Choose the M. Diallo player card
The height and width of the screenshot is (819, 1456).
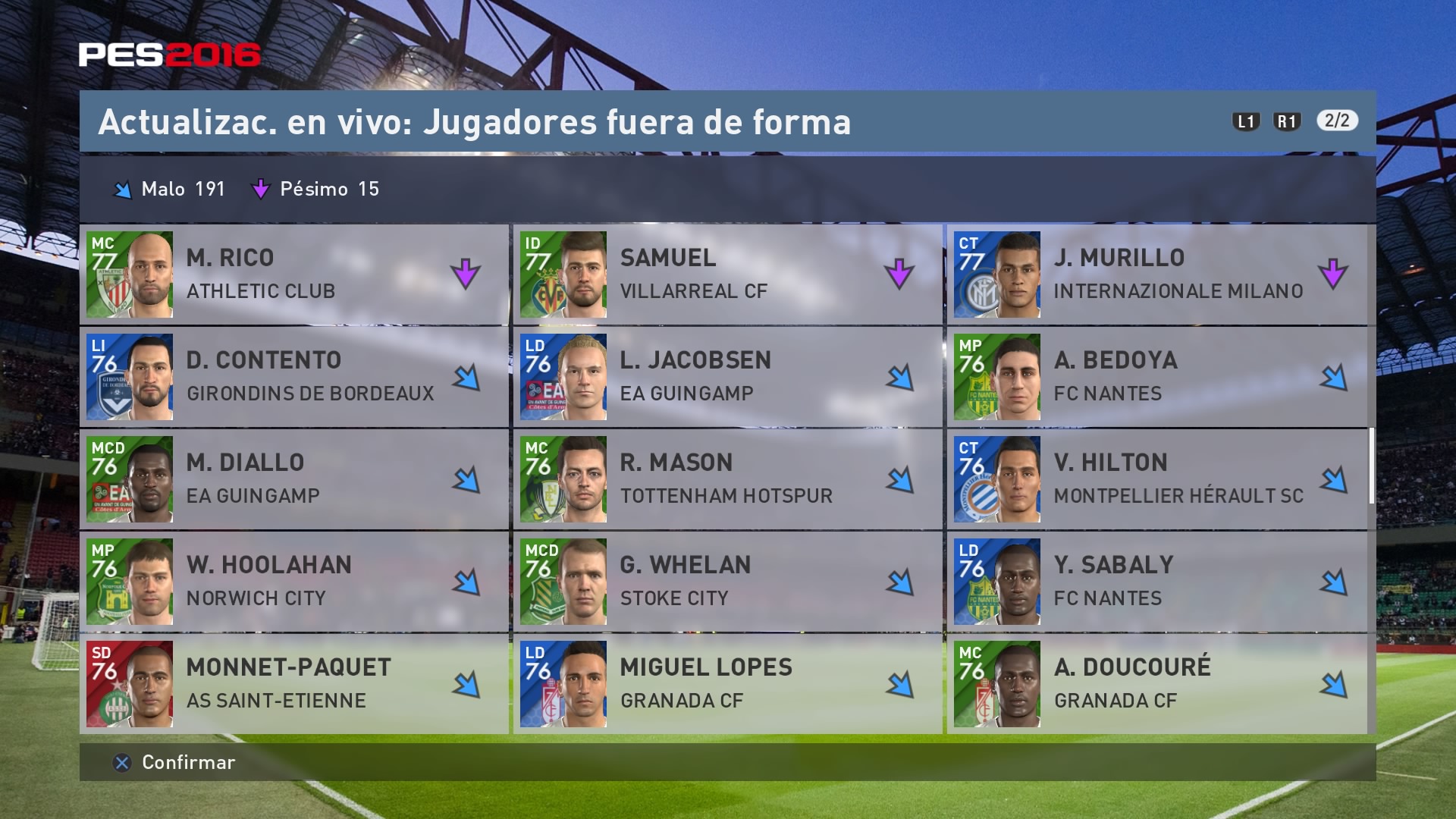click(x=293, y=479)
